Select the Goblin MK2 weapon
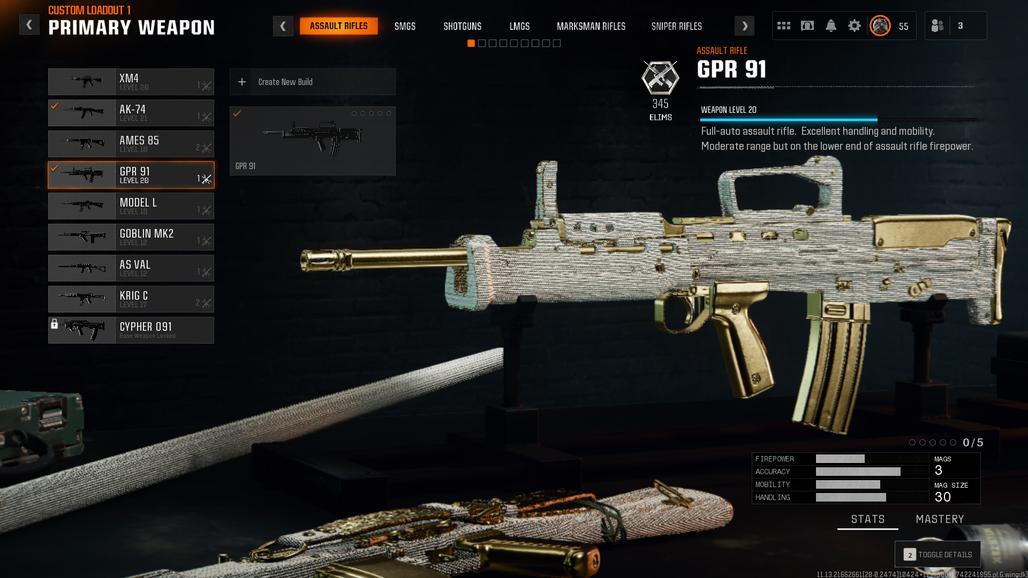This screenshot has width=1028, height=578. coord(131,237)
